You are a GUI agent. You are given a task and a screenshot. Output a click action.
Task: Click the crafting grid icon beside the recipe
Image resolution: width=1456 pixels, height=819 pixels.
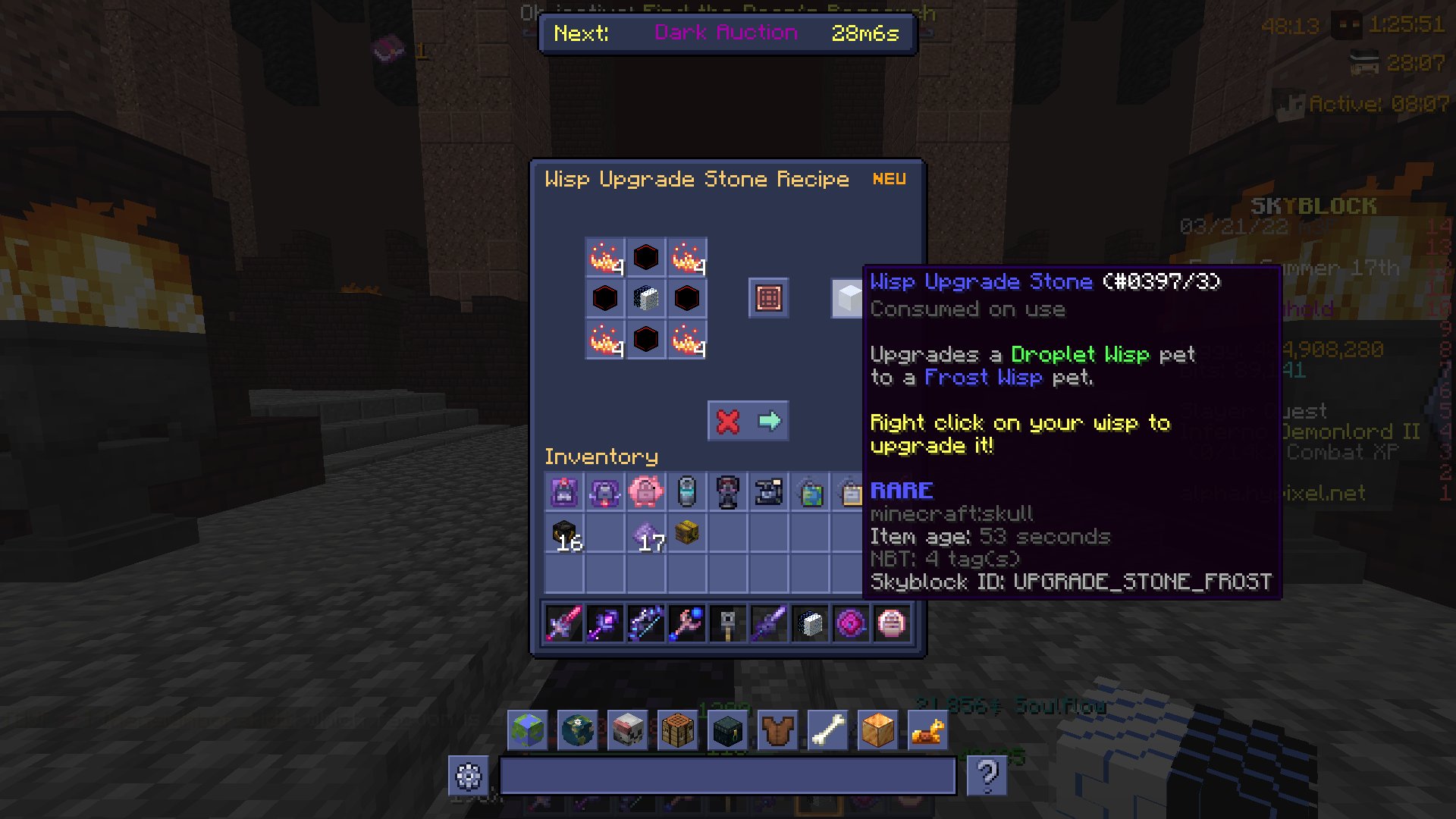pos(768,297)
